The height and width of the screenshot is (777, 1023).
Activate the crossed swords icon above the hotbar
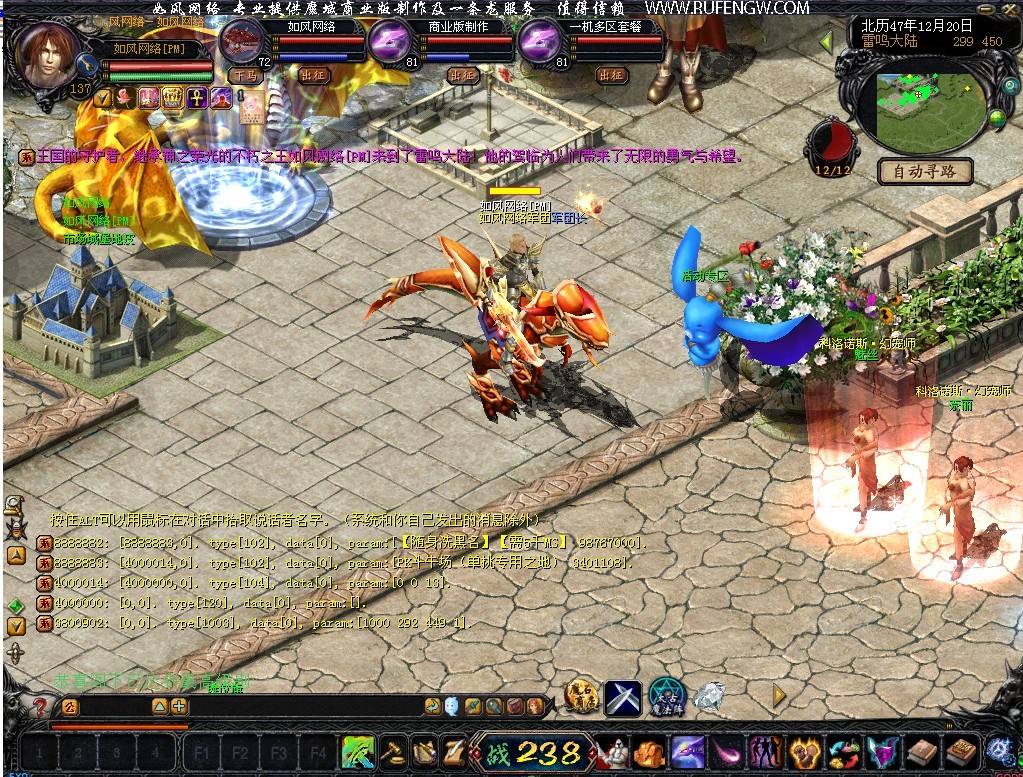click(x=623, y=697)
